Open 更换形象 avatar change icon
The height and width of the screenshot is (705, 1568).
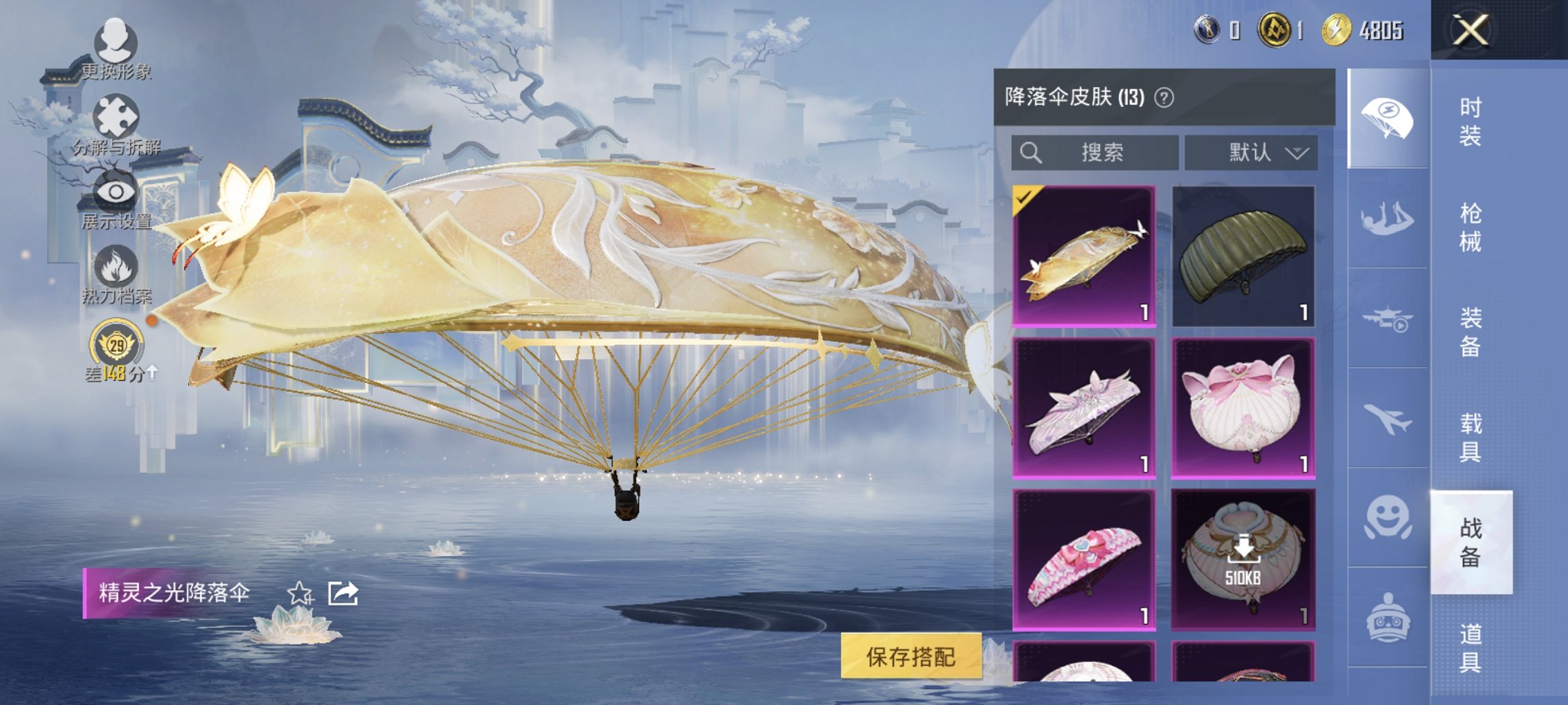116,41
